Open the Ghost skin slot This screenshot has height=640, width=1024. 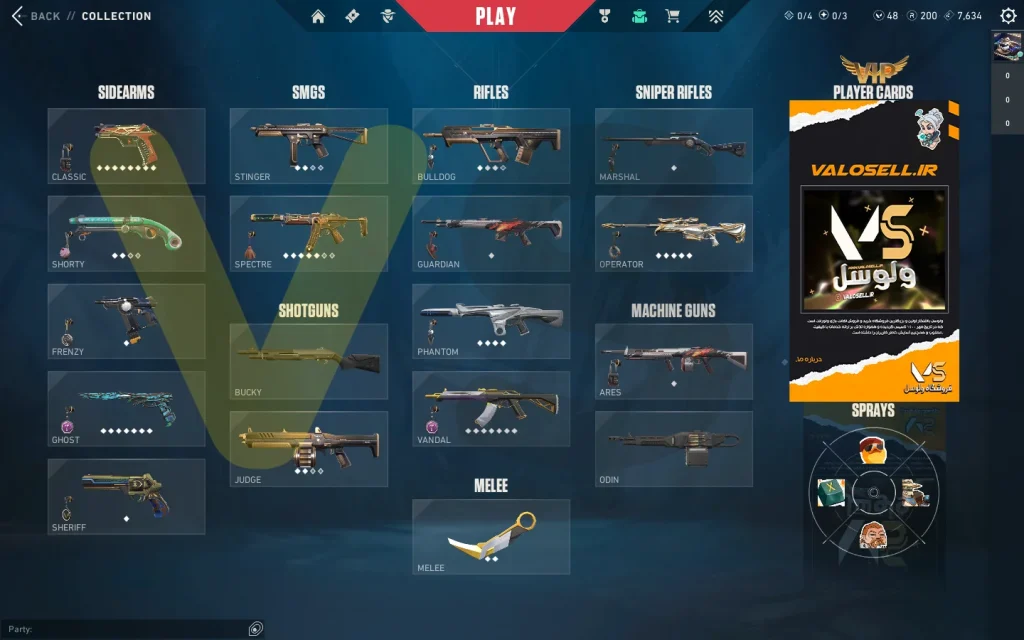point(126,409)
